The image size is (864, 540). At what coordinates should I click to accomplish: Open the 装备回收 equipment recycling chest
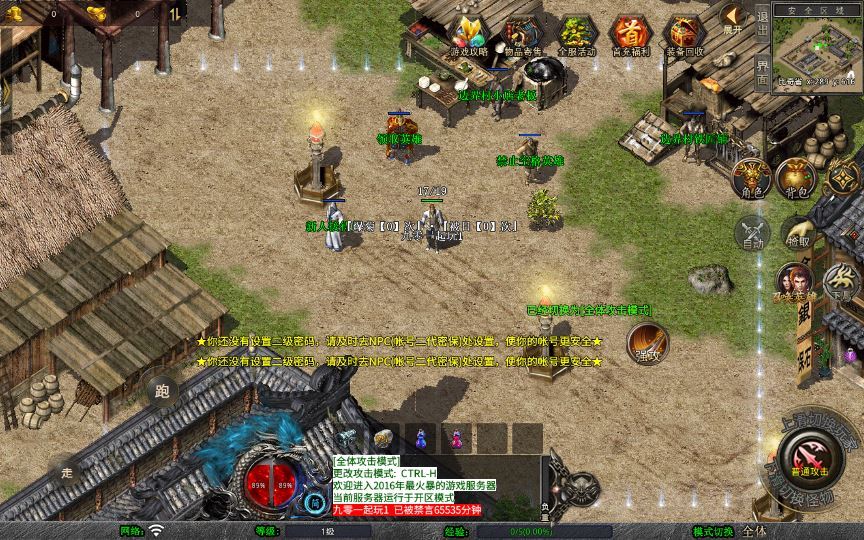(x=685, y=36)
